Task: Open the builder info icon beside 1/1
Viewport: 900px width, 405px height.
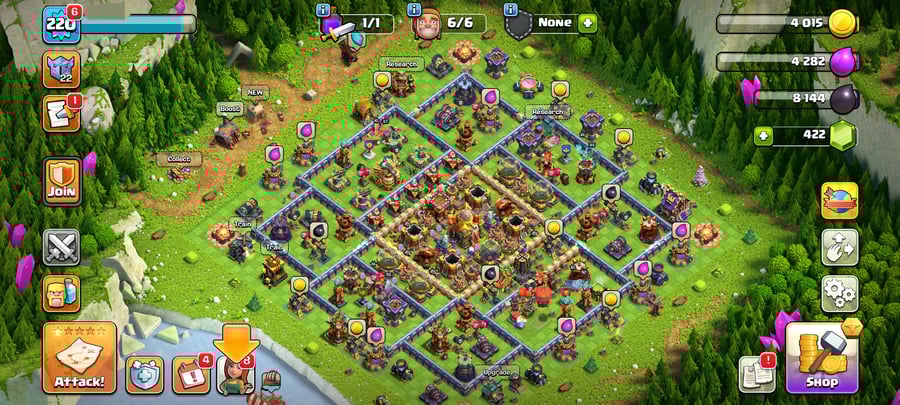Action: tap(323, 11)
